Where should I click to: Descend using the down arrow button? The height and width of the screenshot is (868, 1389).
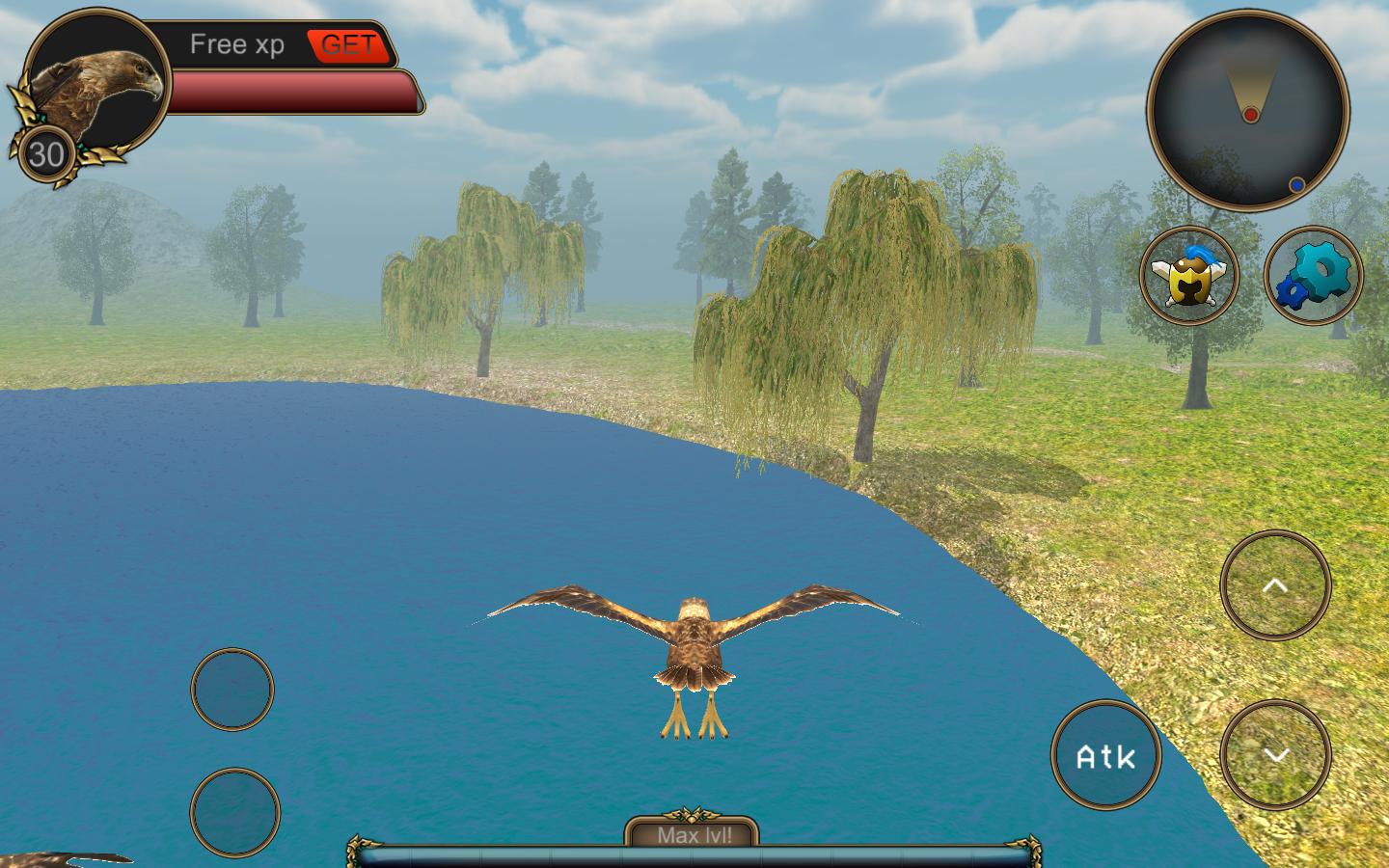(x=1275, y=754)
